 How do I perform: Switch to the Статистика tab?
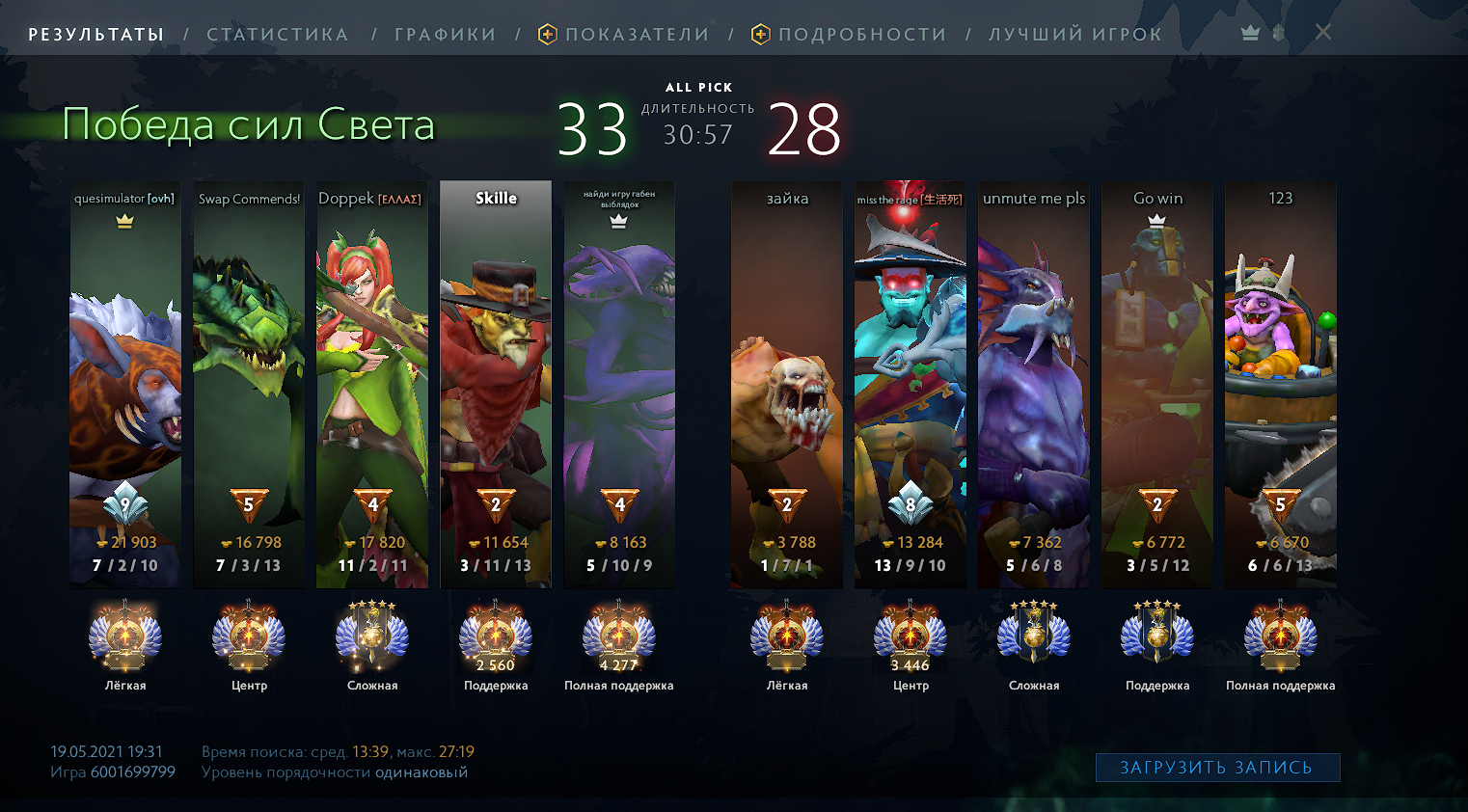click(x=277, y=35)
